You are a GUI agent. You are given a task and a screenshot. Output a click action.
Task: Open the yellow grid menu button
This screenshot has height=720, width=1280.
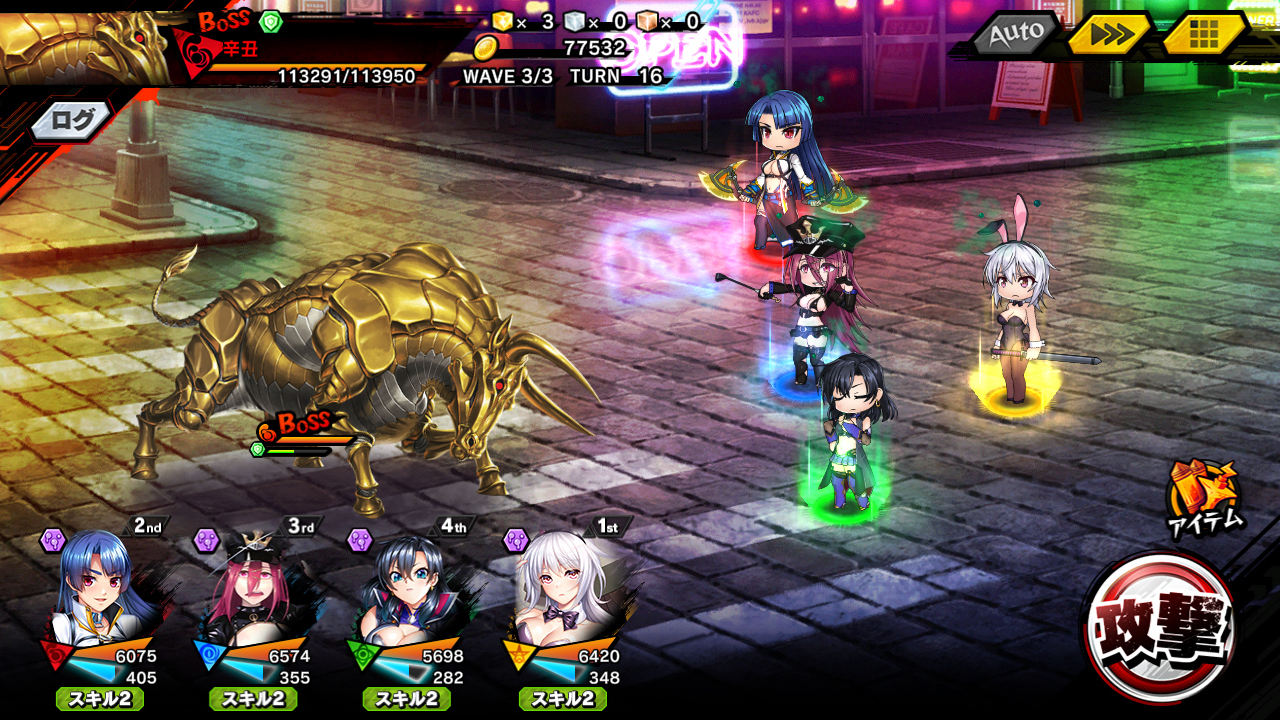click(1203, 35)
